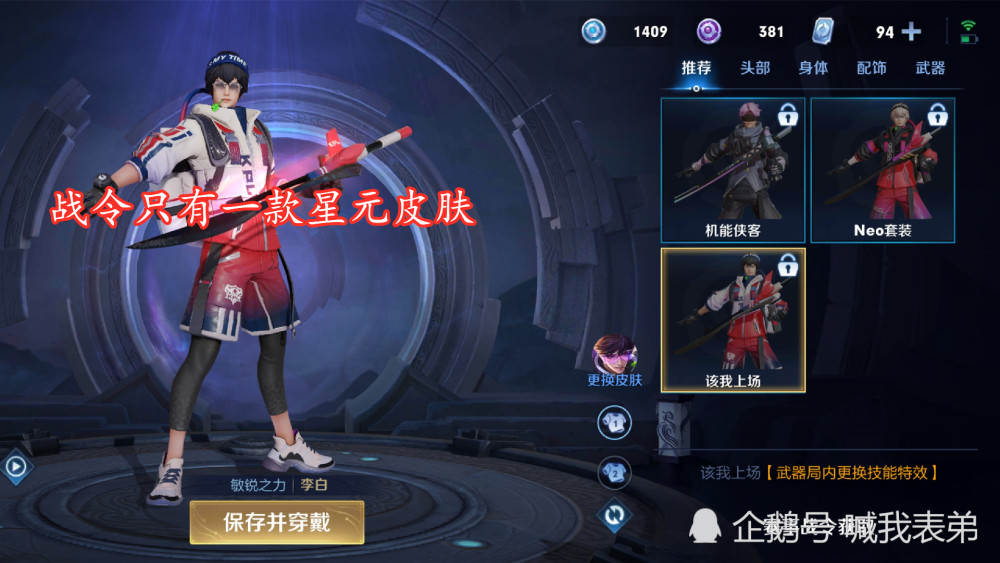
Task: Show the 配饰 tab
Action: point(871,68)
